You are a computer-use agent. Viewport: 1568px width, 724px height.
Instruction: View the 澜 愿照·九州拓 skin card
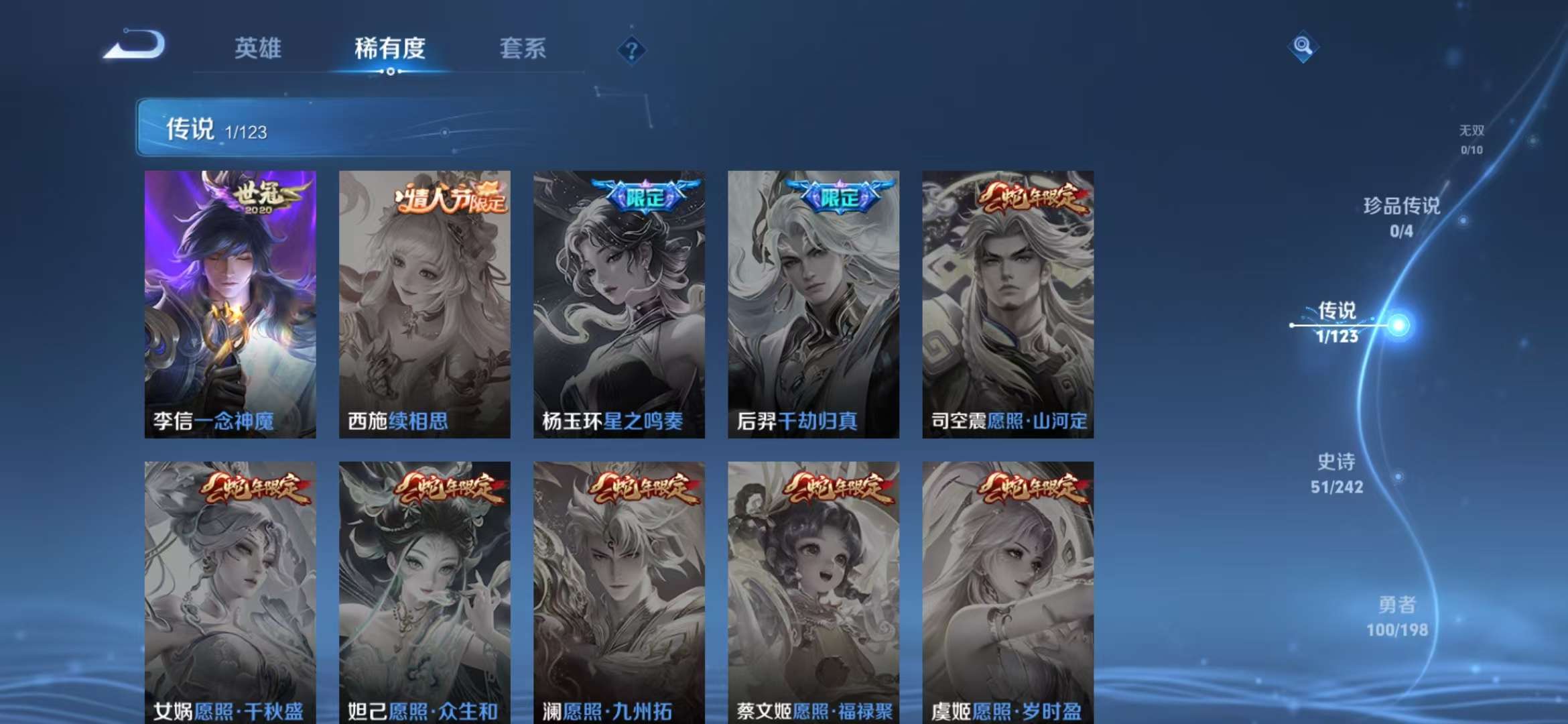pos(620,597)
